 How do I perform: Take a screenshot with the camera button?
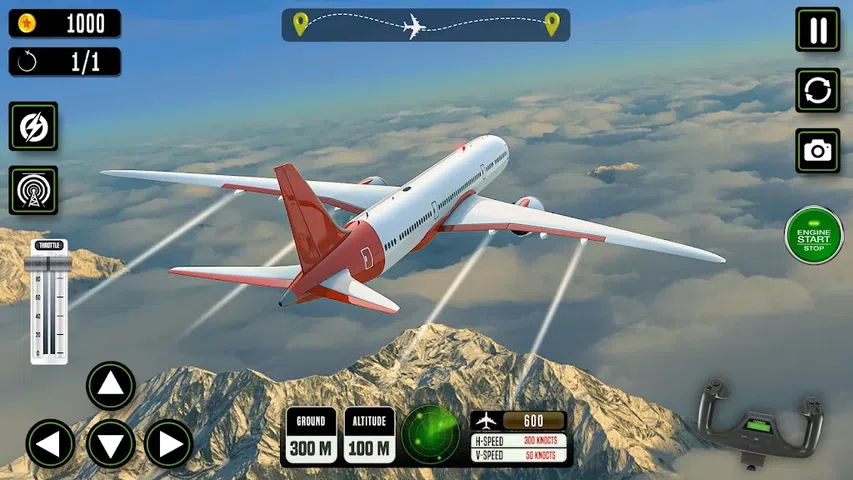[x=817, y=151]
